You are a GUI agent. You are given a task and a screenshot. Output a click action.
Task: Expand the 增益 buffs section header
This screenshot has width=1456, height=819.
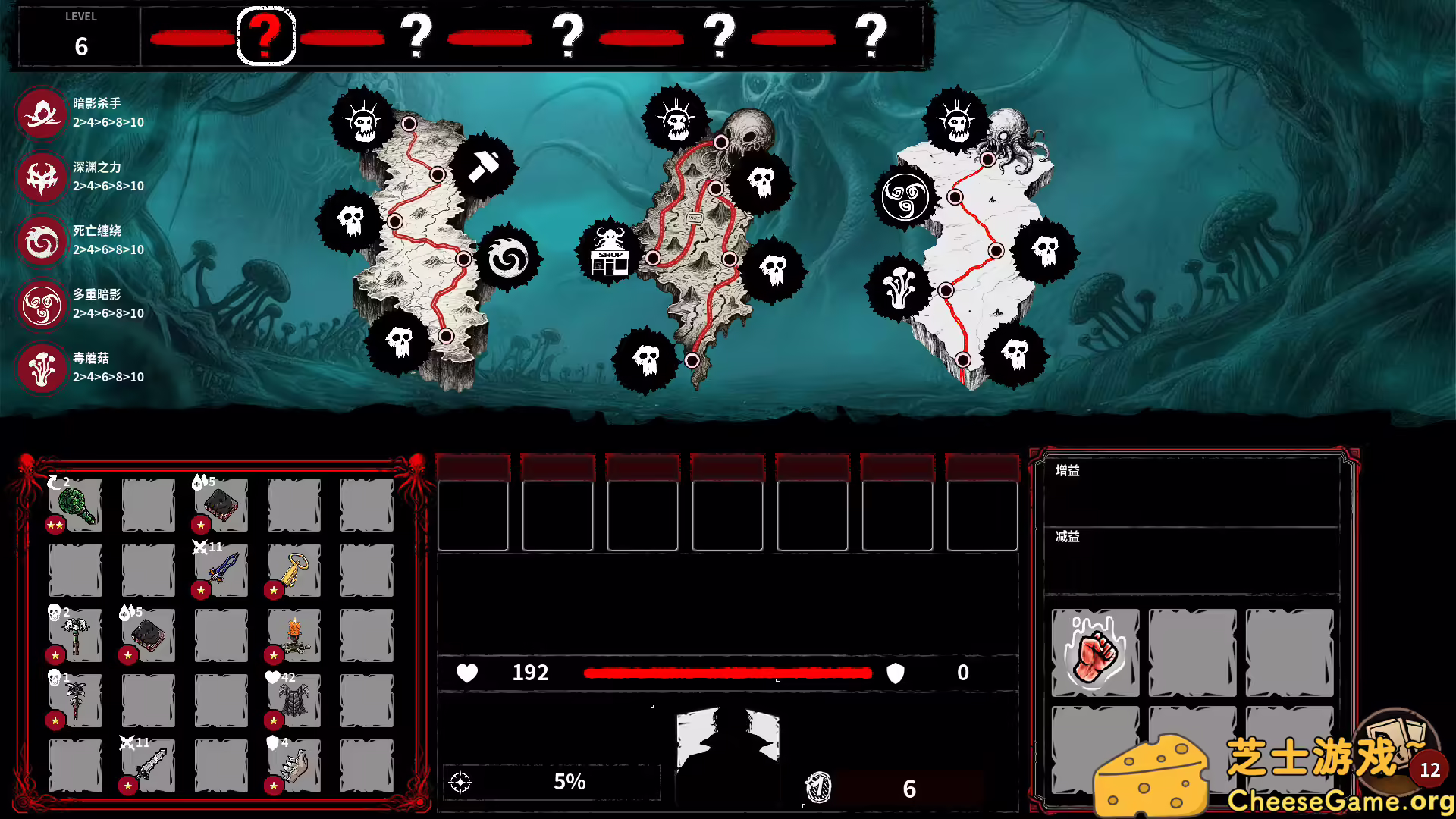pyautogui.click(x=1068, y=470)
